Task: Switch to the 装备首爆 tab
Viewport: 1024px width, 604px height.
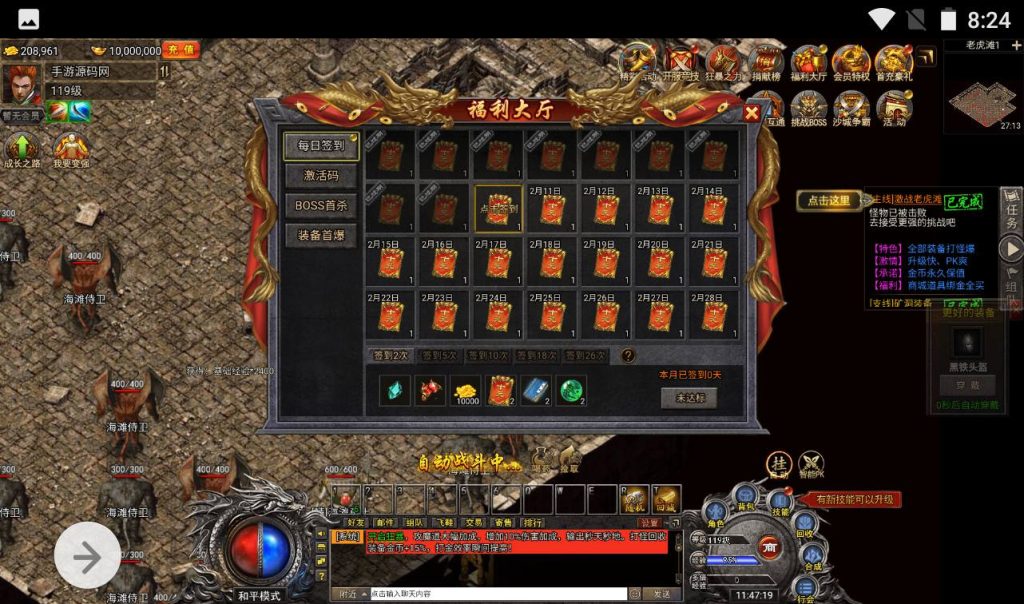Action: click(x=320, y=236)
